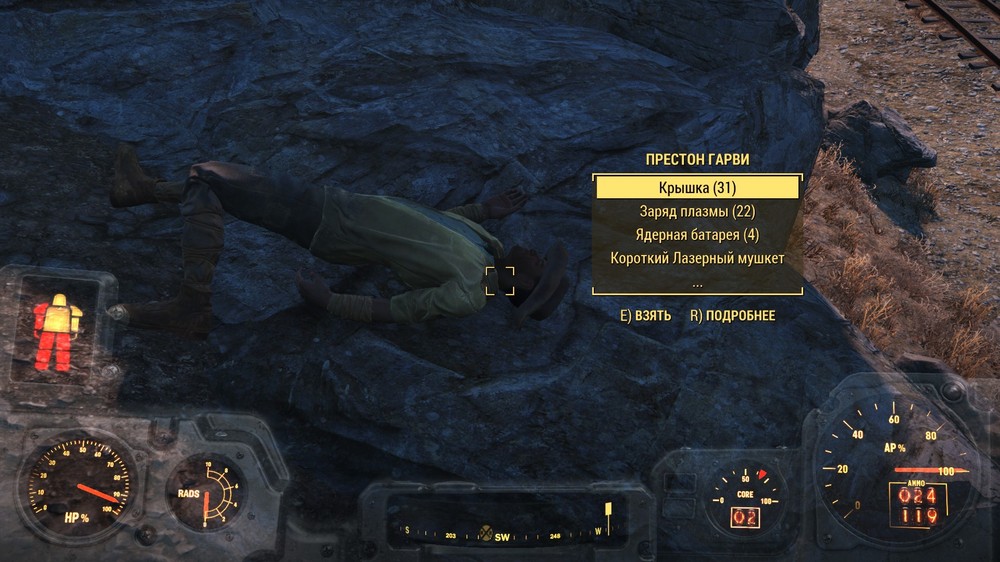Screen dimensions: 1000x562
Task: Expand the loot list ellipsis row
Action: pyautogui.click(x=697, y=282)
